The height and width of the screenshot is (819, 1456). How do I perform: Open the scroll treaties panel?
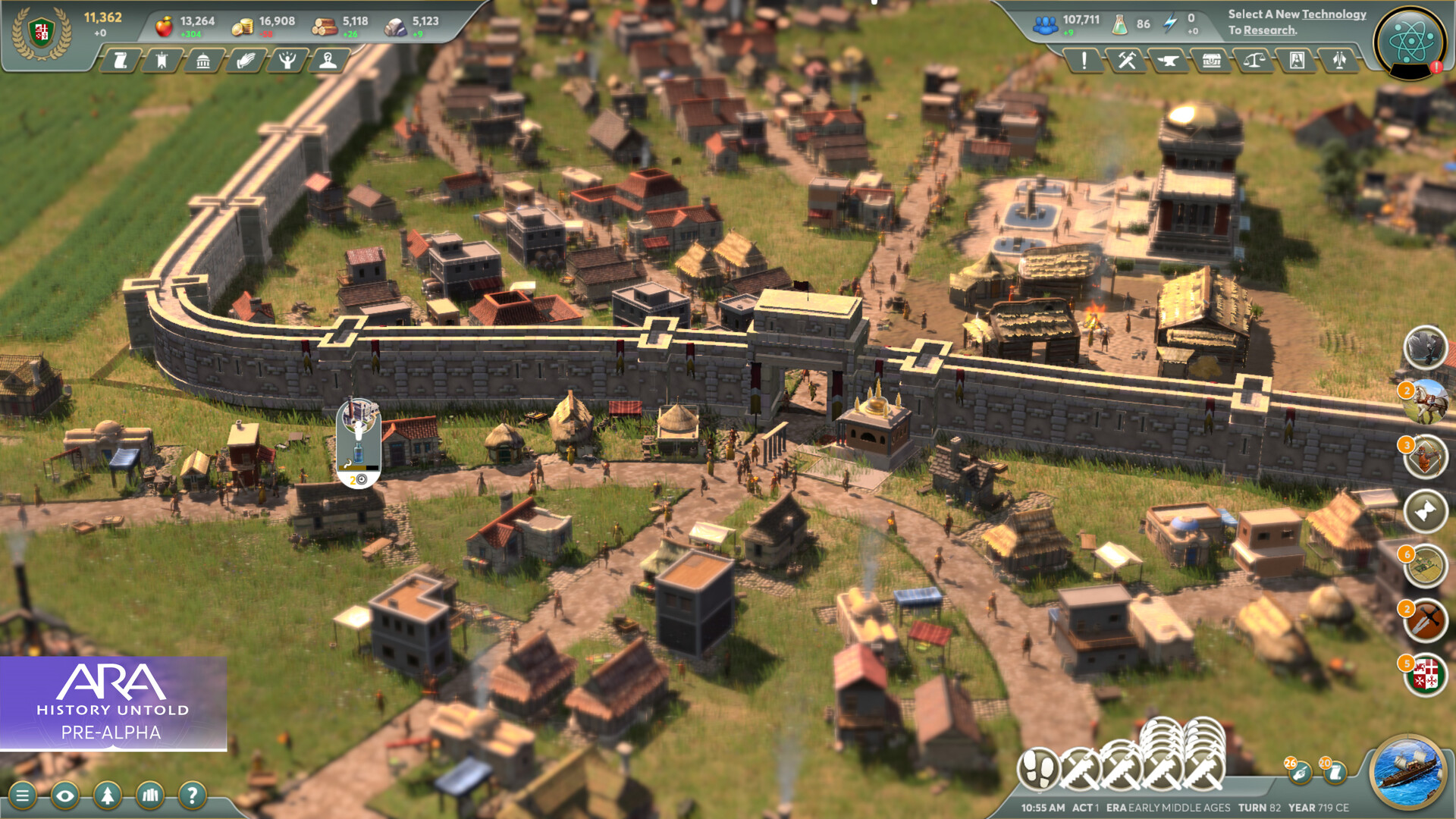(121, 60)
